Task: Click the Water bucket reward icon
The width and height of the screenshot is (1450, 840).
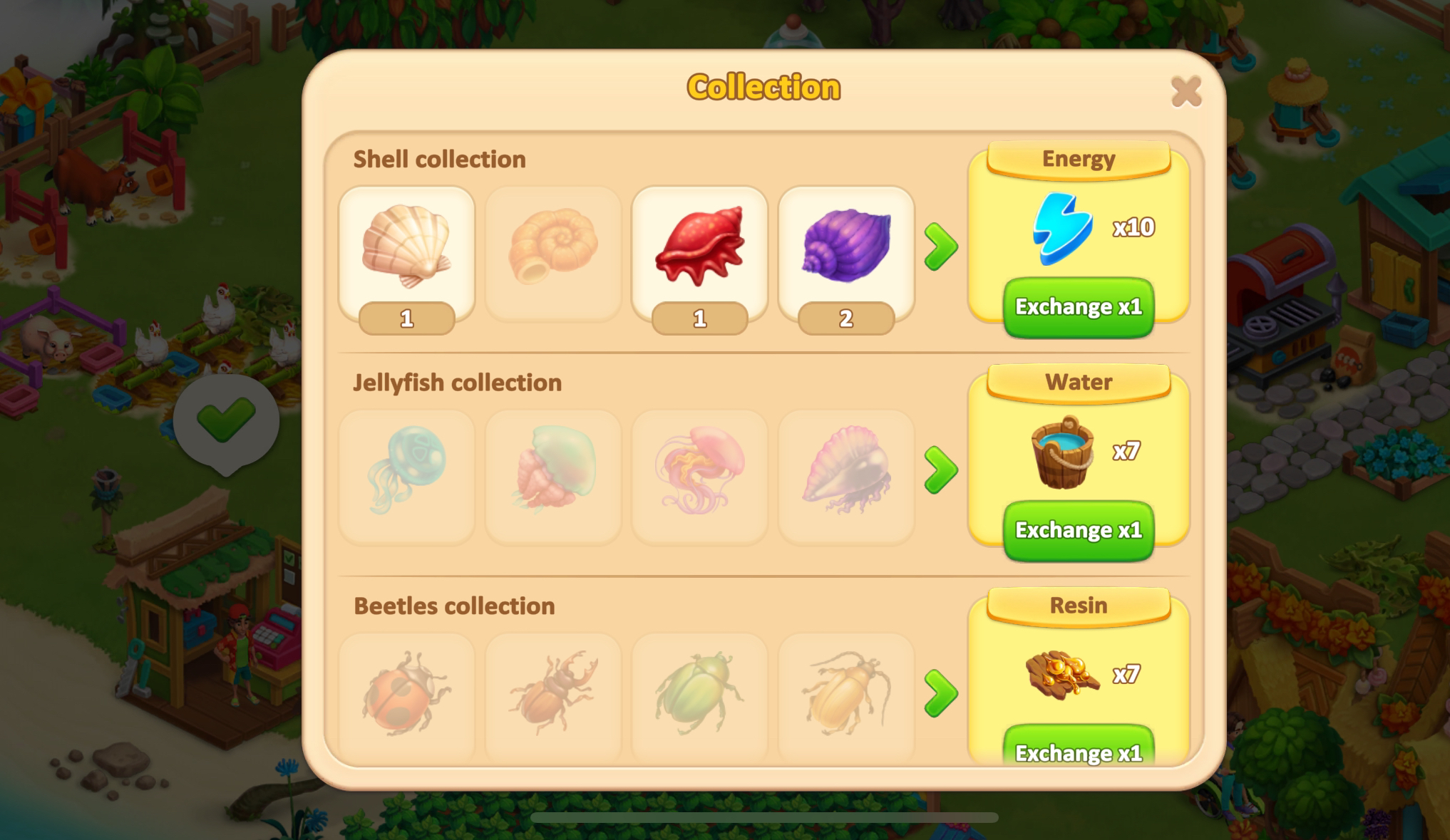Action: (x=1062, y=452)
